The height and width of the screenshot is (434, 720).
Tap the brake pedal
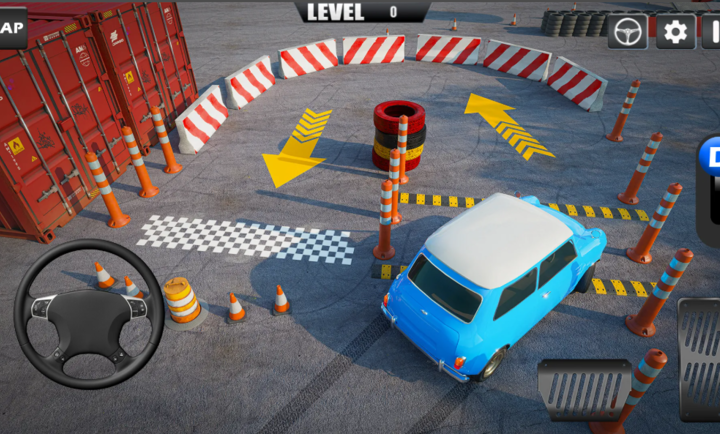[584, 389]
